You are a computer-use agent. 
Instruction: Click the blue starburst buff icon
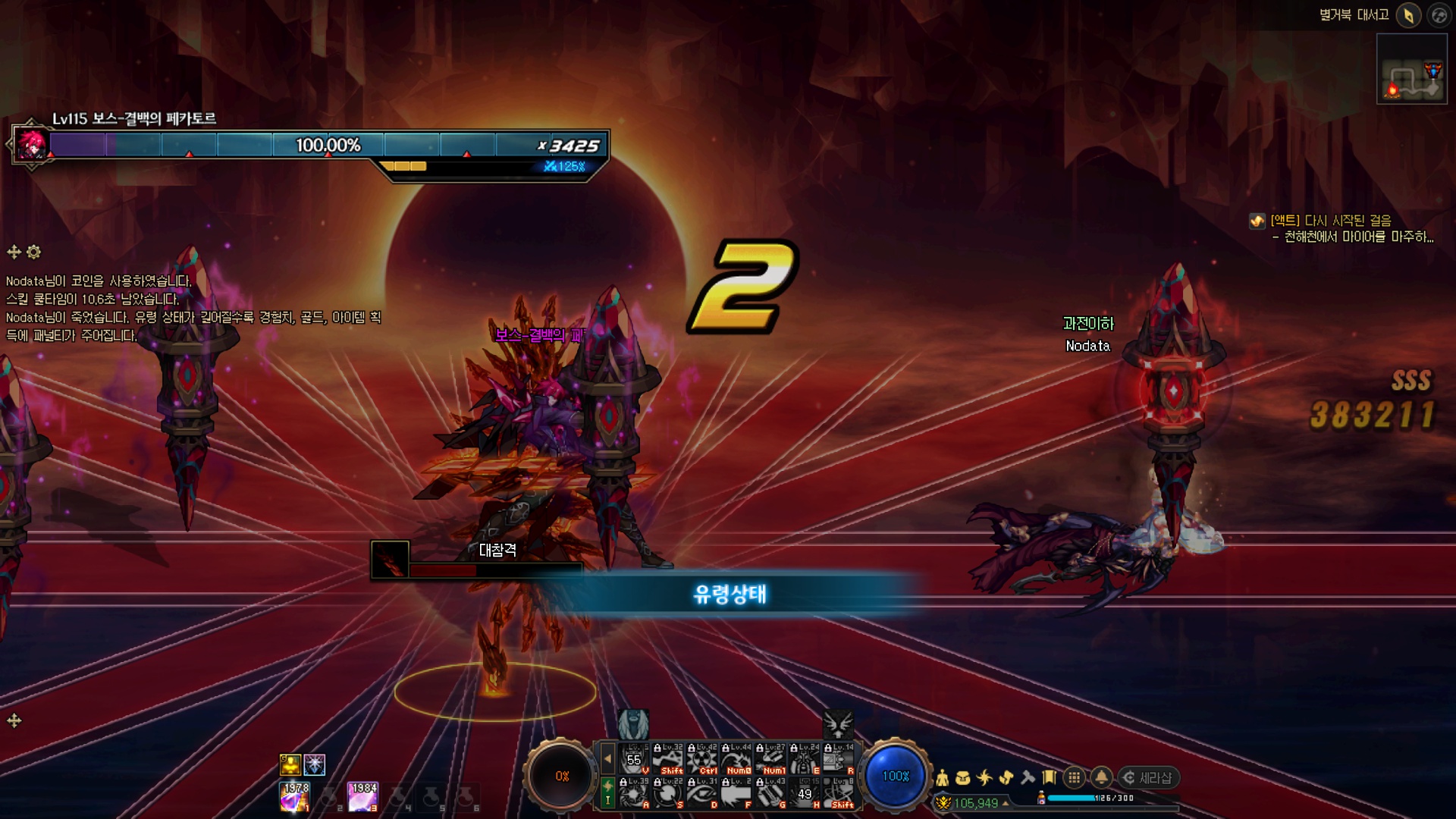point(315,764)
